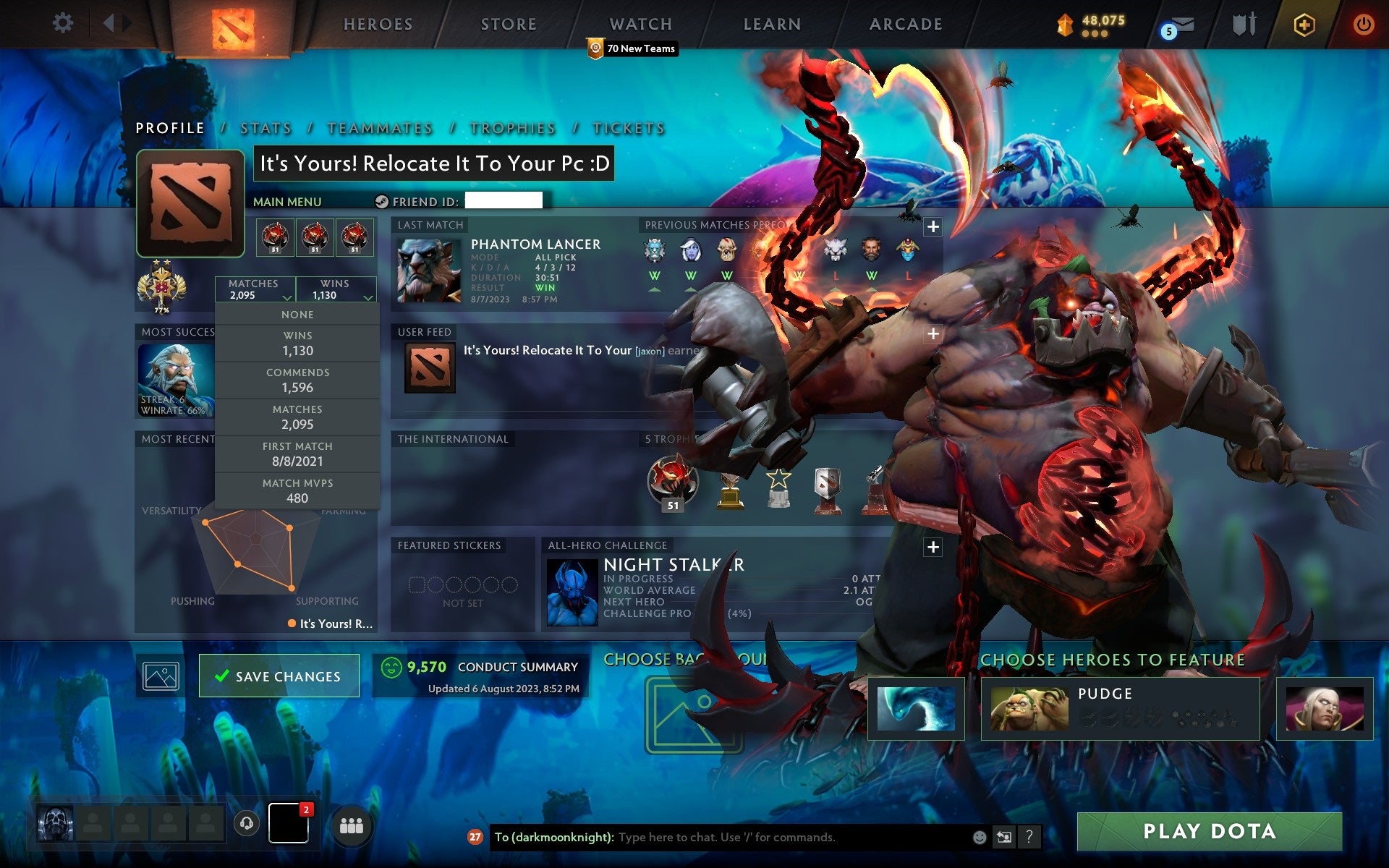Click the SAVE CHANGES button
This screenshot has width=1389, height=868.
coord(279,676)
